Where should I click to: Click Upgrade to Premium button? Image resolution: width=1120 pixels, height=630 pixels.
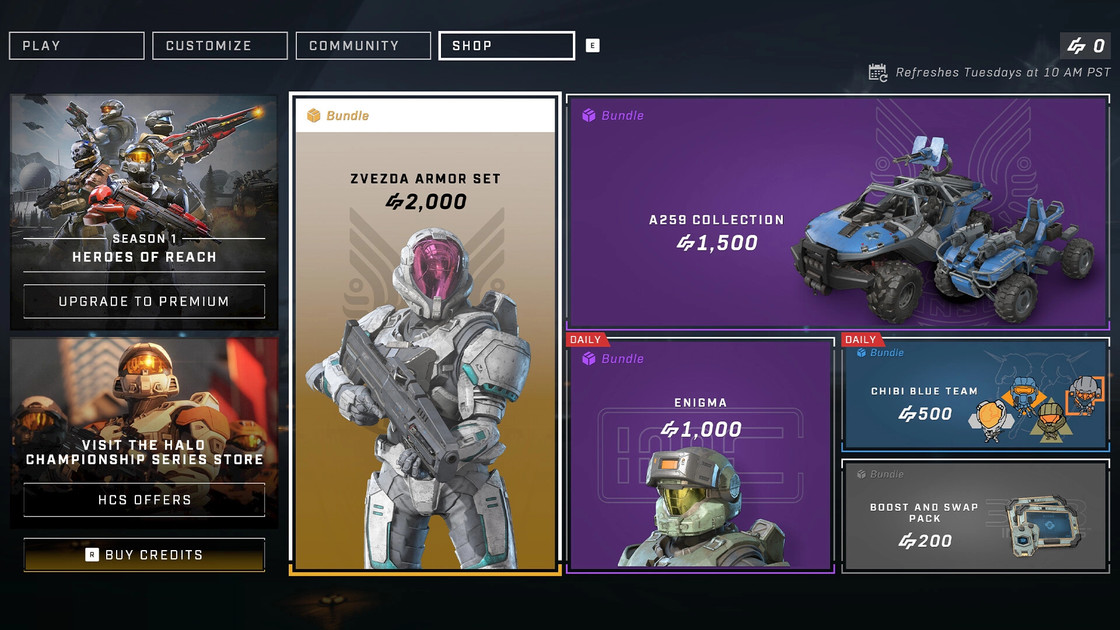(x=144, y=301)
